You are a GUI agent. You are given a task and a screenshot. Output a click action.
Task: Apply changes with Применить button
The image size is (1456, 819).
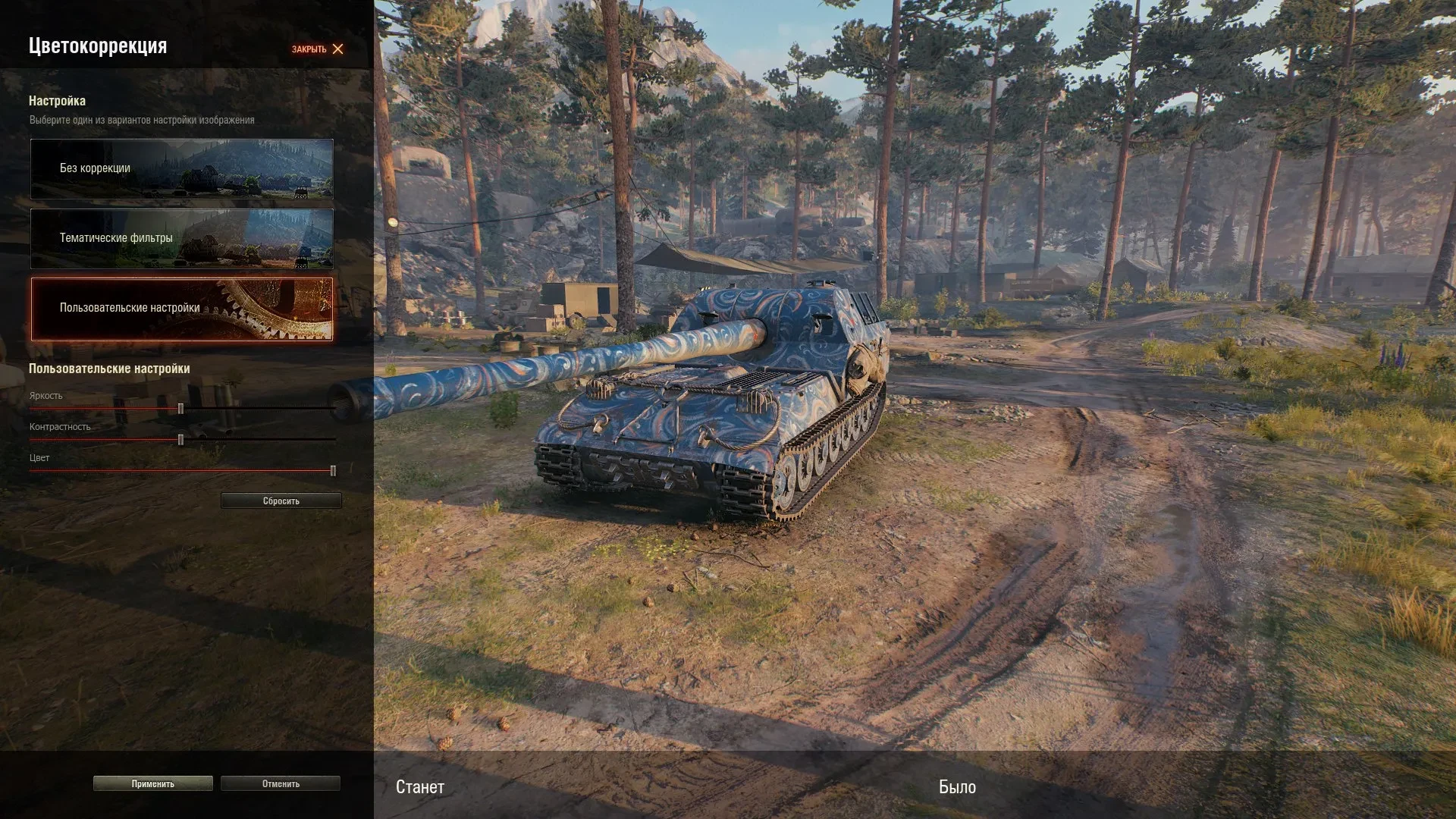point(152,784)
